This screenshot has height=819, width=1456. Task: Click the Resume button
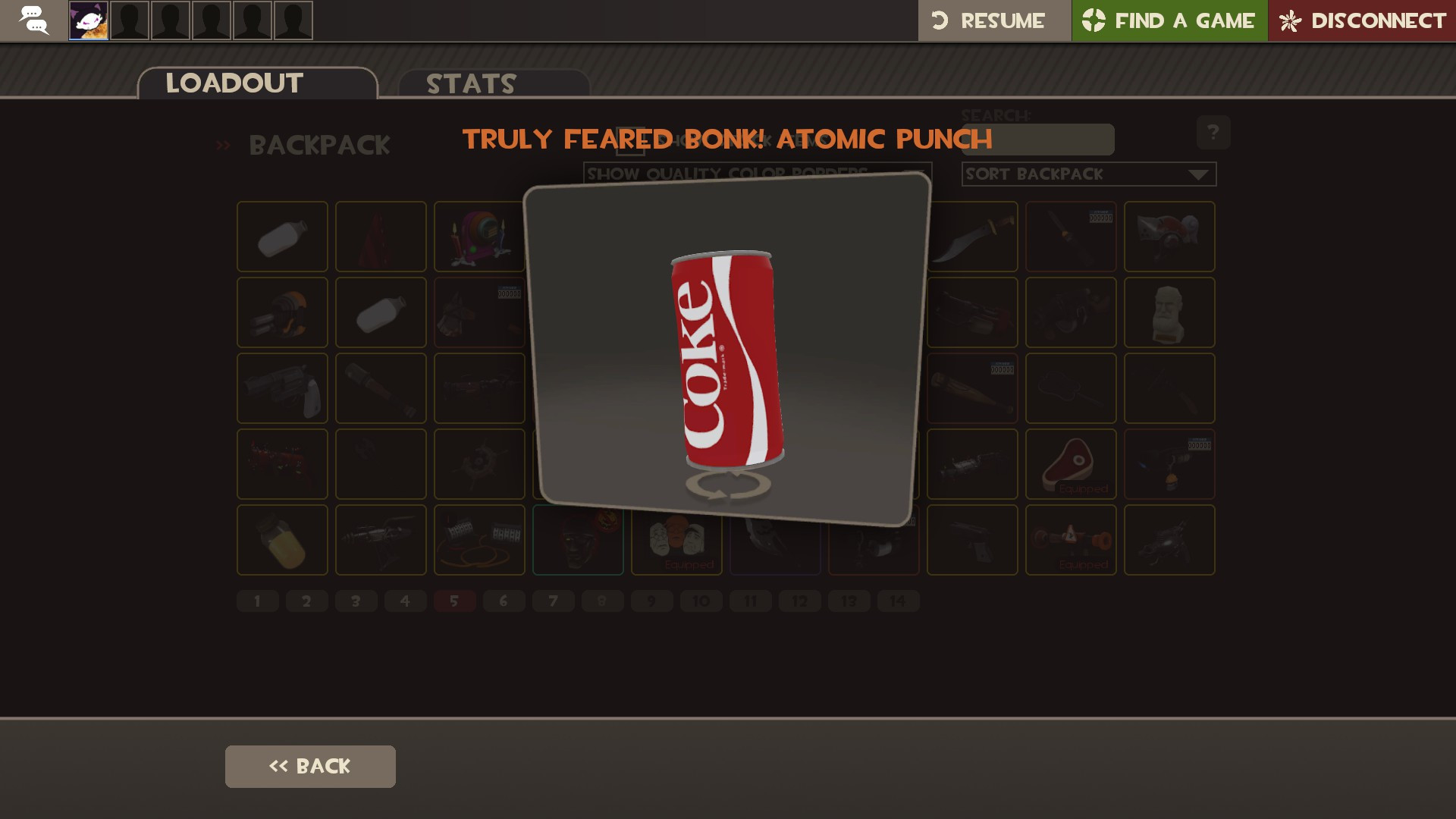994,20
